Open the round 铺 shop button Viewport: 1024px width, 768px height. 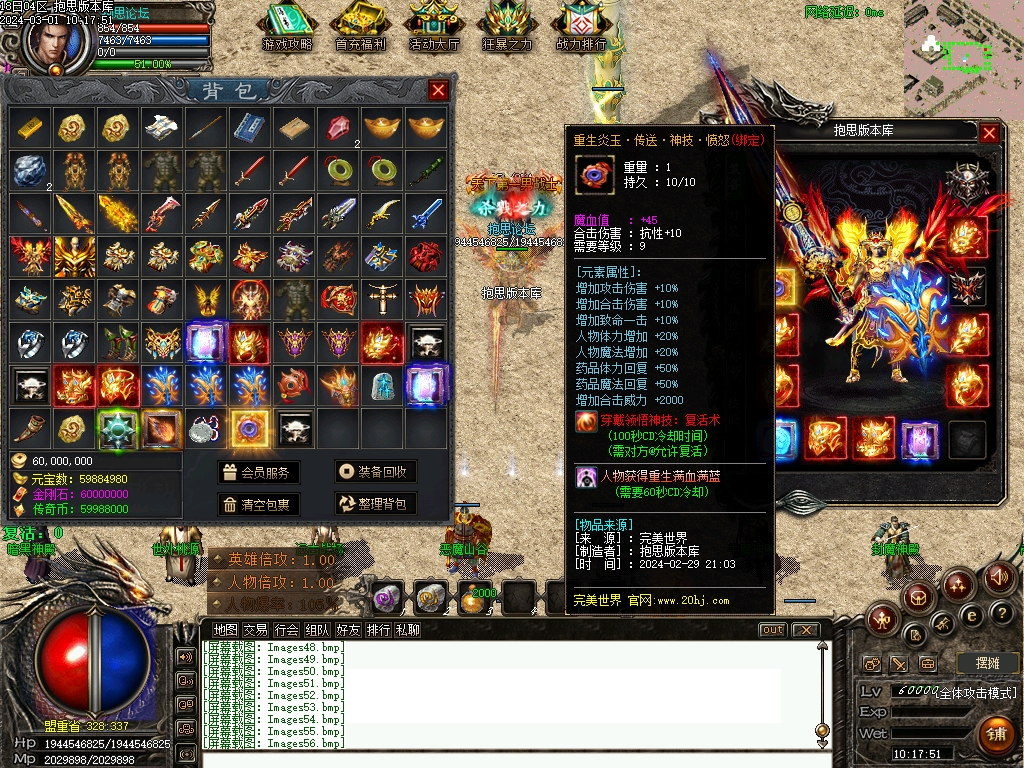(x=996, y=735)
